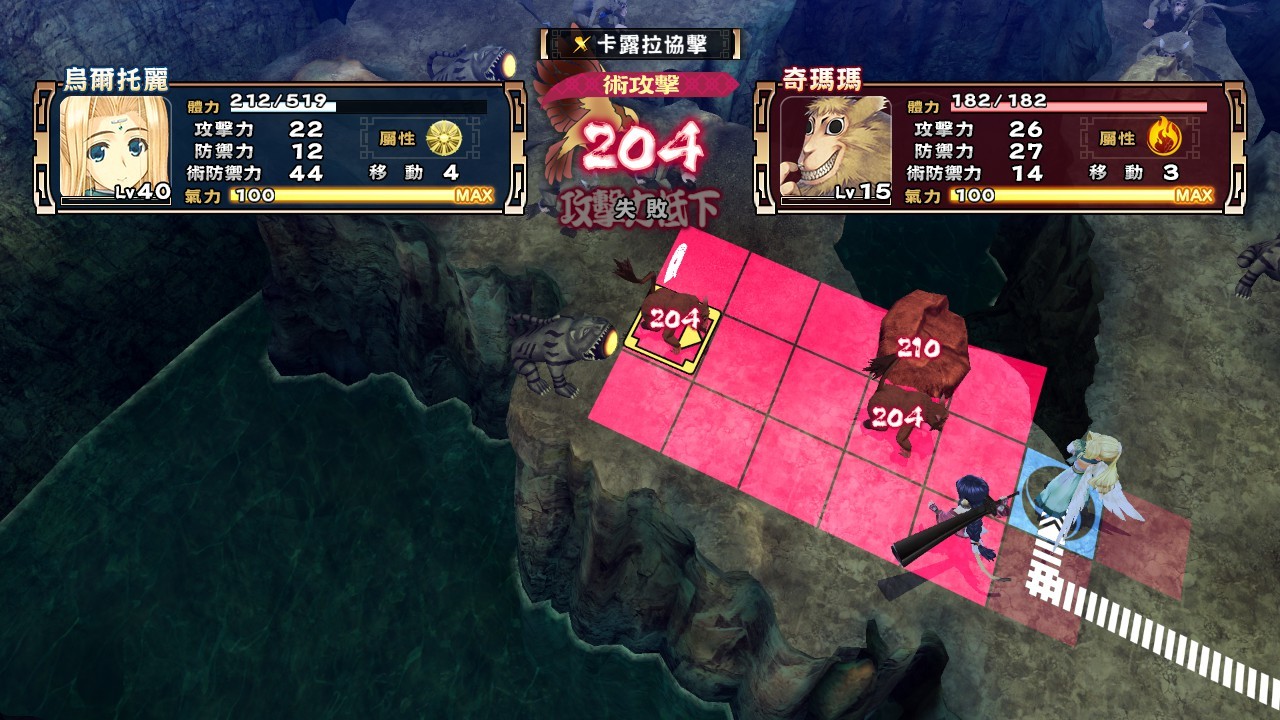Click the 卡露拉協擊 banner
Image resolution: width=1280 pixels, height=720 pixels.
click(640, 44)
